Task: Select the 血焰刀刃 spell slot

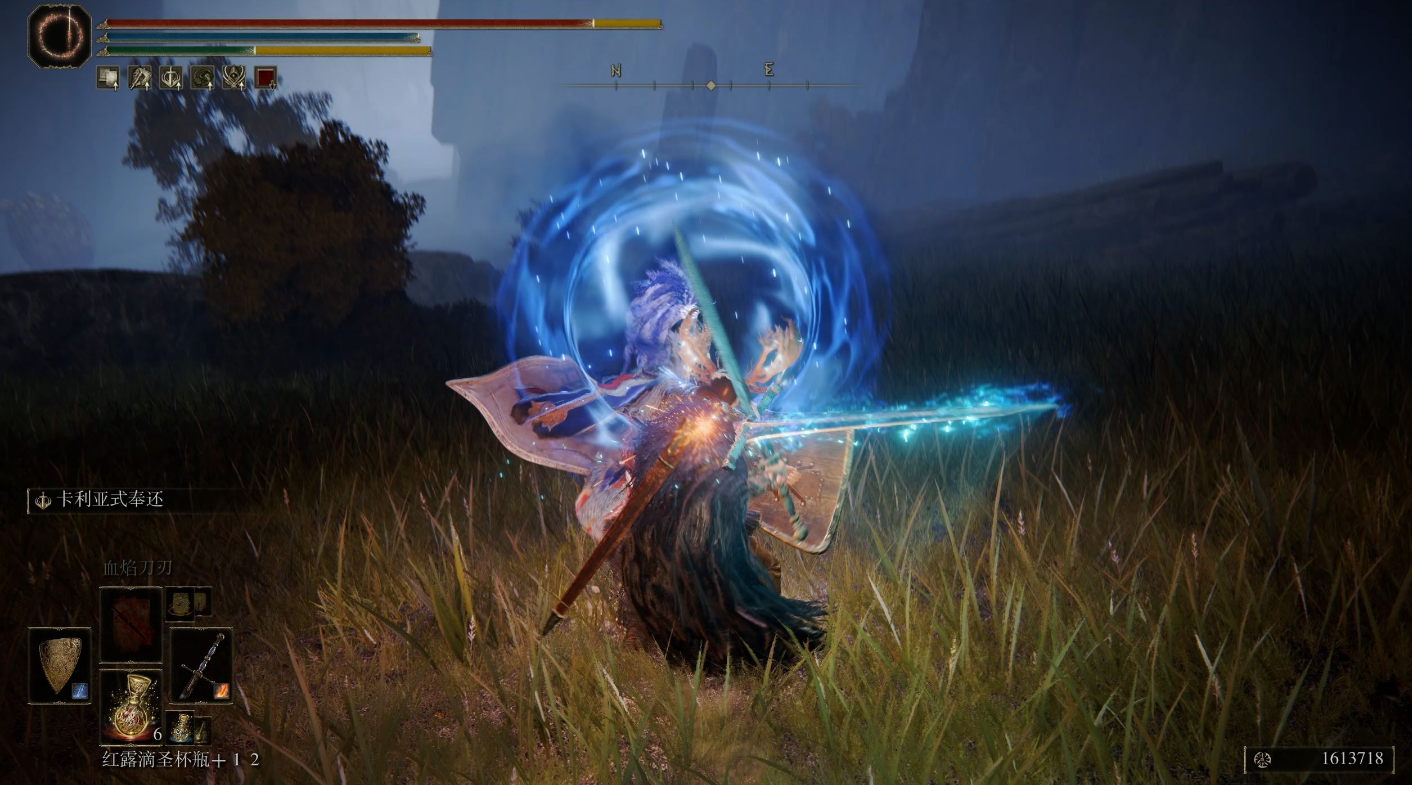Action: pyautogui.click(x=130, y=624)
